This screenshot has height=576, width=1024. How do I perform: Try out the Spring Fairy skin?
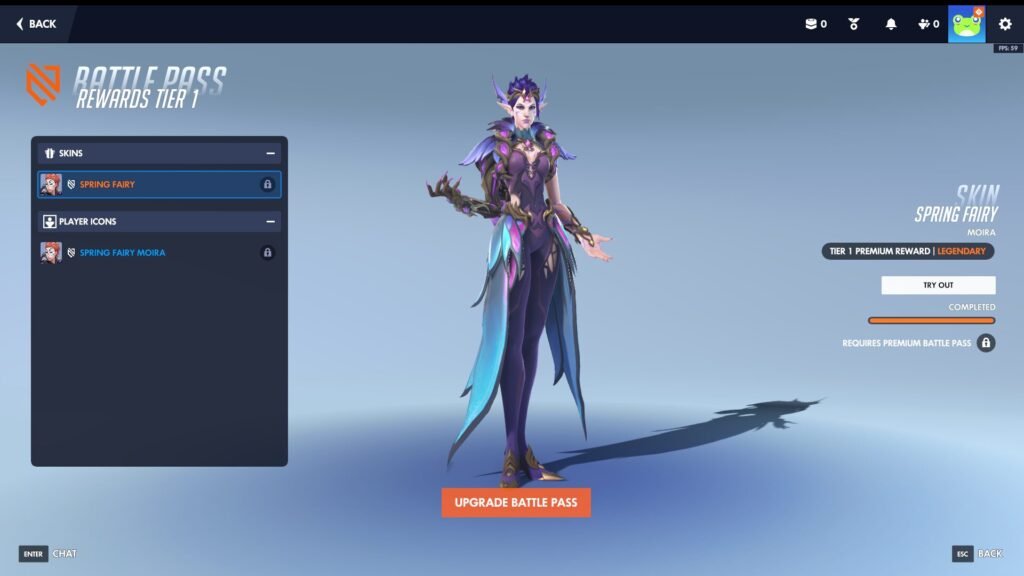(x=938, y=285)
